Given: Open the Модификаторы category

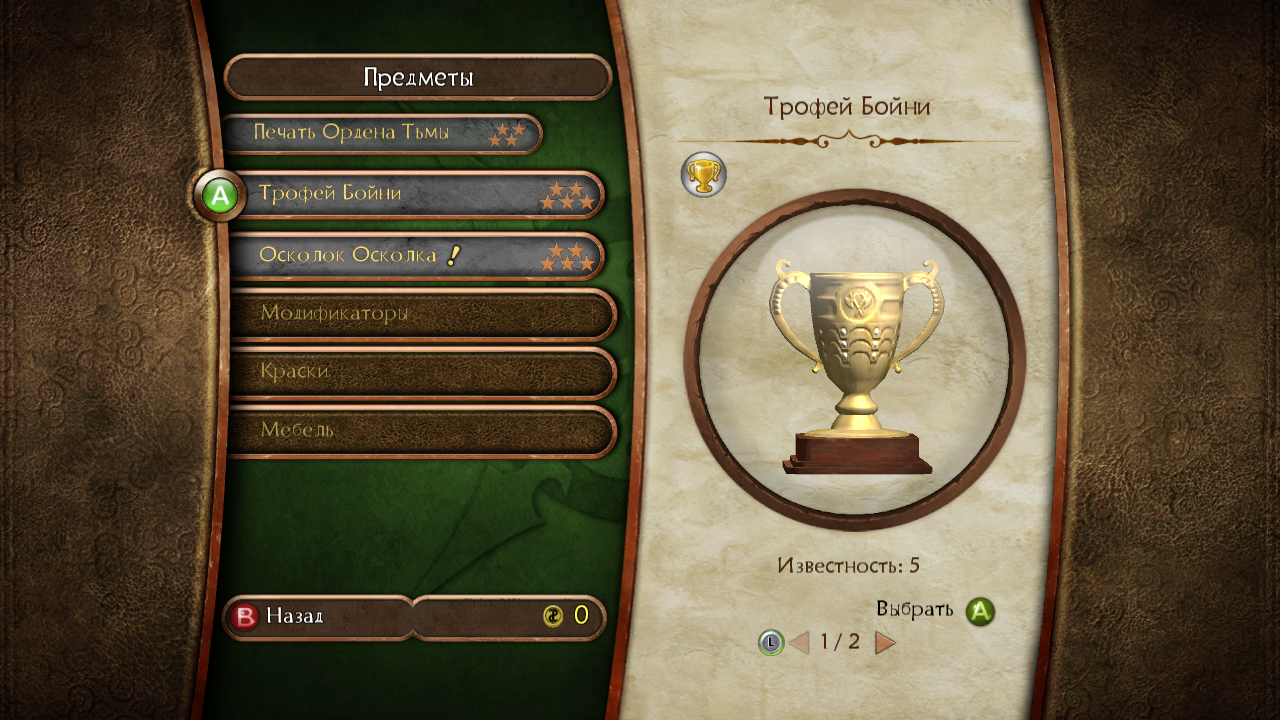Looking at the screenshot, I should pos(420,314).
